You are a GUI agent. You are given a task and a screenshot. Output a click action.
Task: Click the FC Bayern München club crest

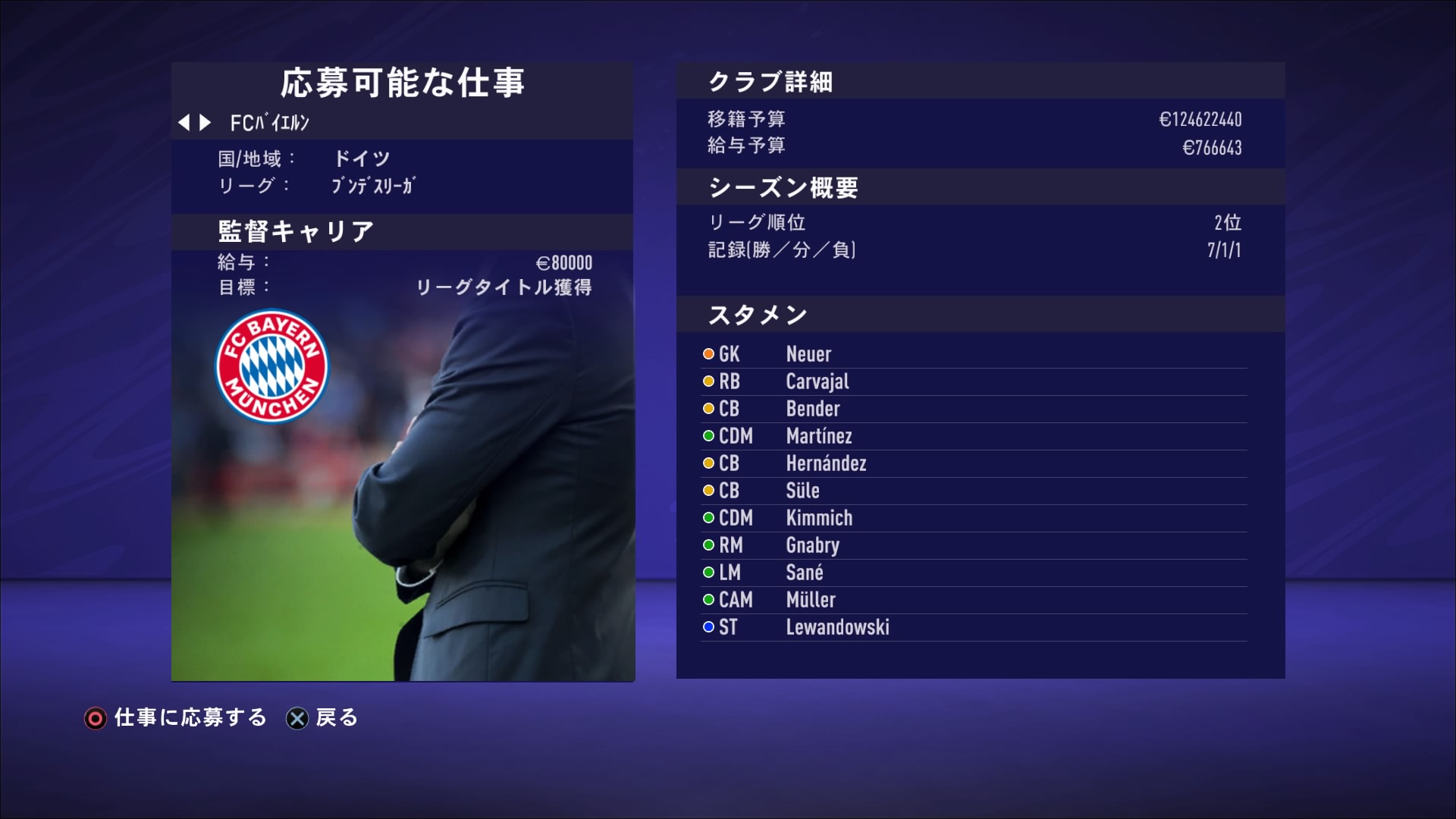271,366
